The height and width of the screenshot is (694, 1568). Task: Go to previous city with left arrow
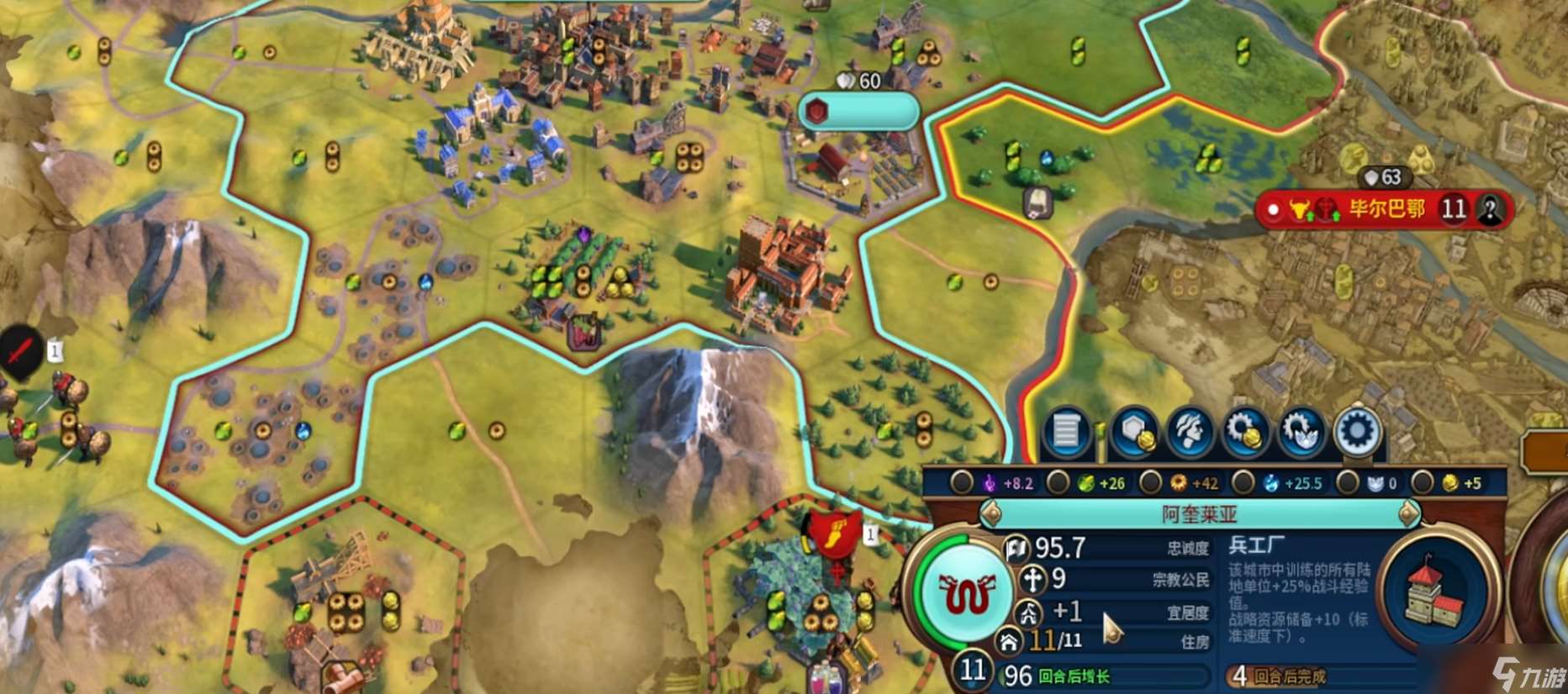[991, 513]
